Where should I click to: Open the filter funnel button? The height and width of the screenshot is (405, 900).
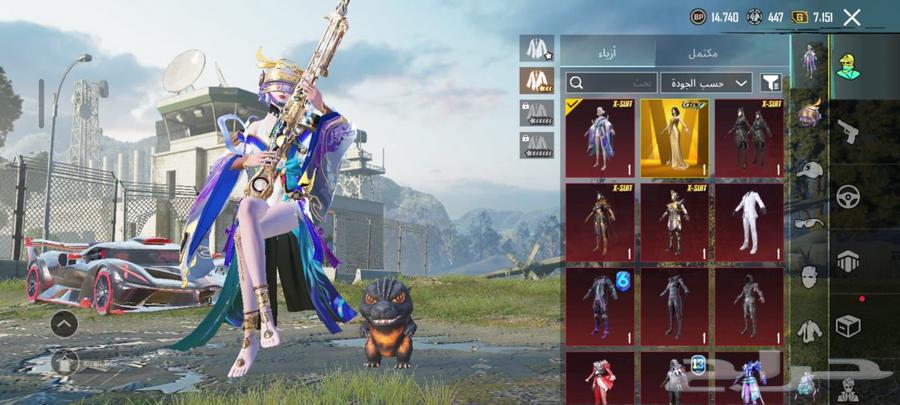click(771, 83)
